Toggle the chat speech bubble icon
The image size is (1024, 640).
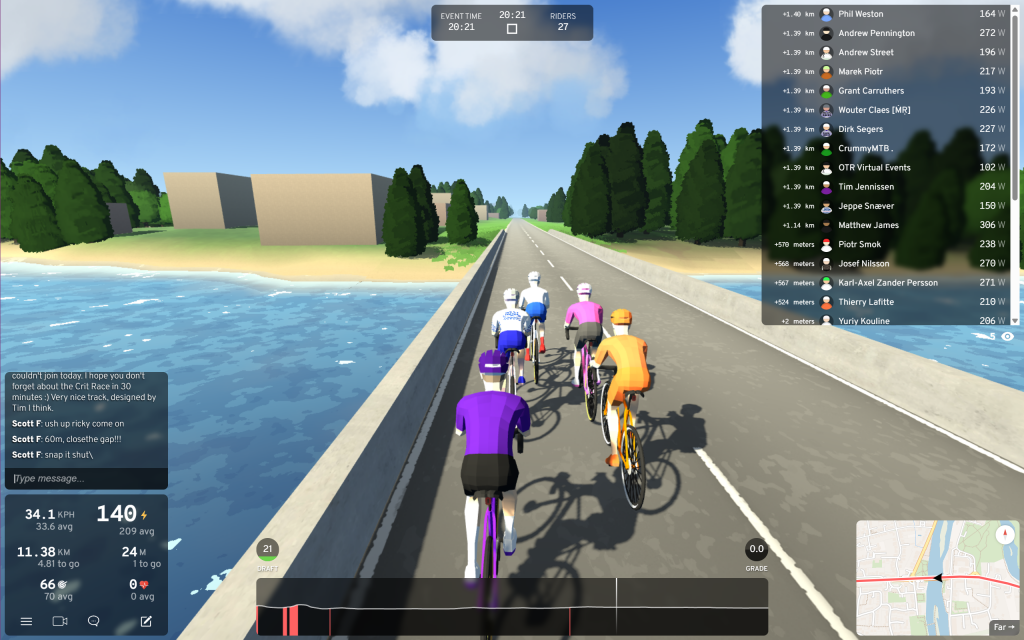coord(94,621)
